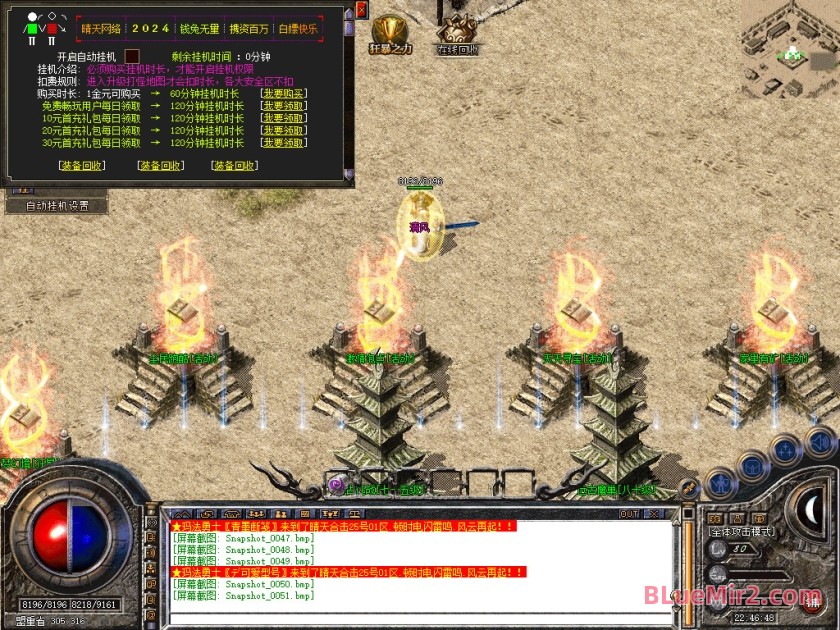Screen dimensions: 840x630
Task: Open the bag box-icon button
Action: click(x=752, y=467)
